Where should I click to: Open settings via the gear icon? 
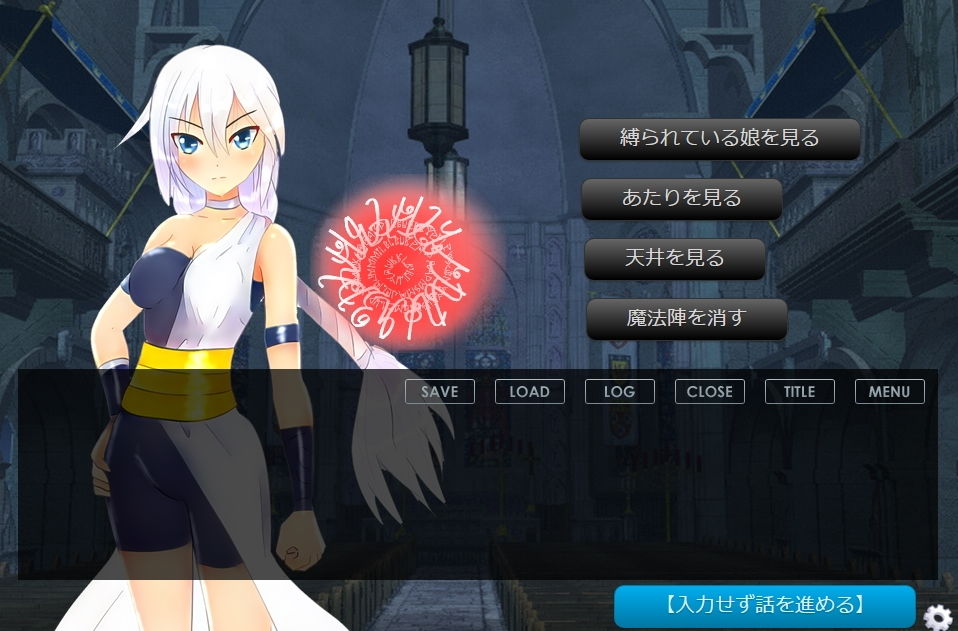pos(938,616)
